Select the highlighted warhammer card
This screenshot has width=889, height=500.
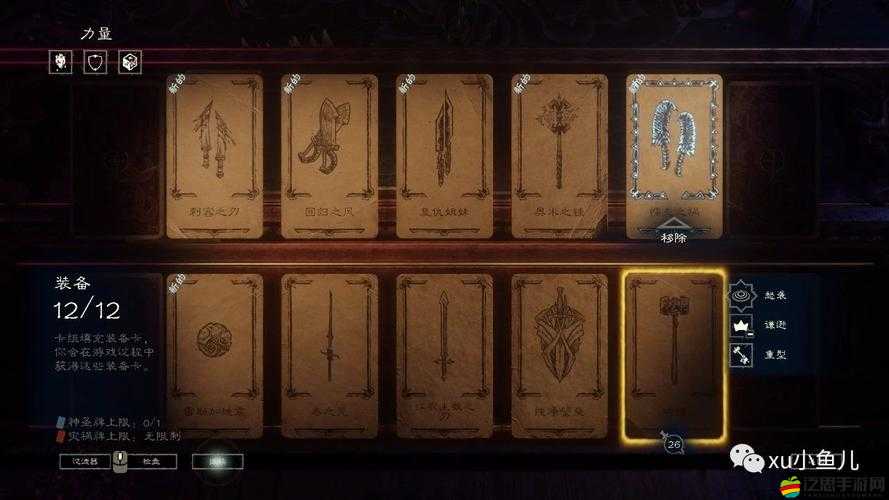tap(673, 355)
